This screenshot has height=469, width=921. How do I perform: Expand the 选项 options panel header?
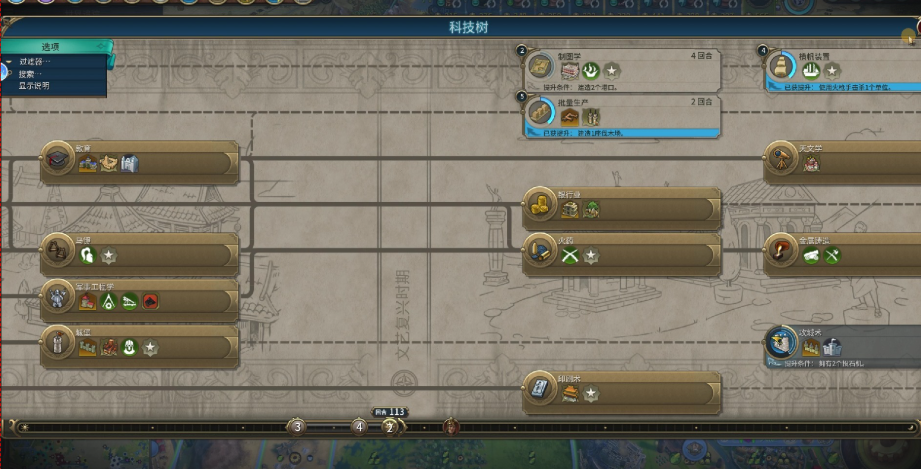point(52,47)
